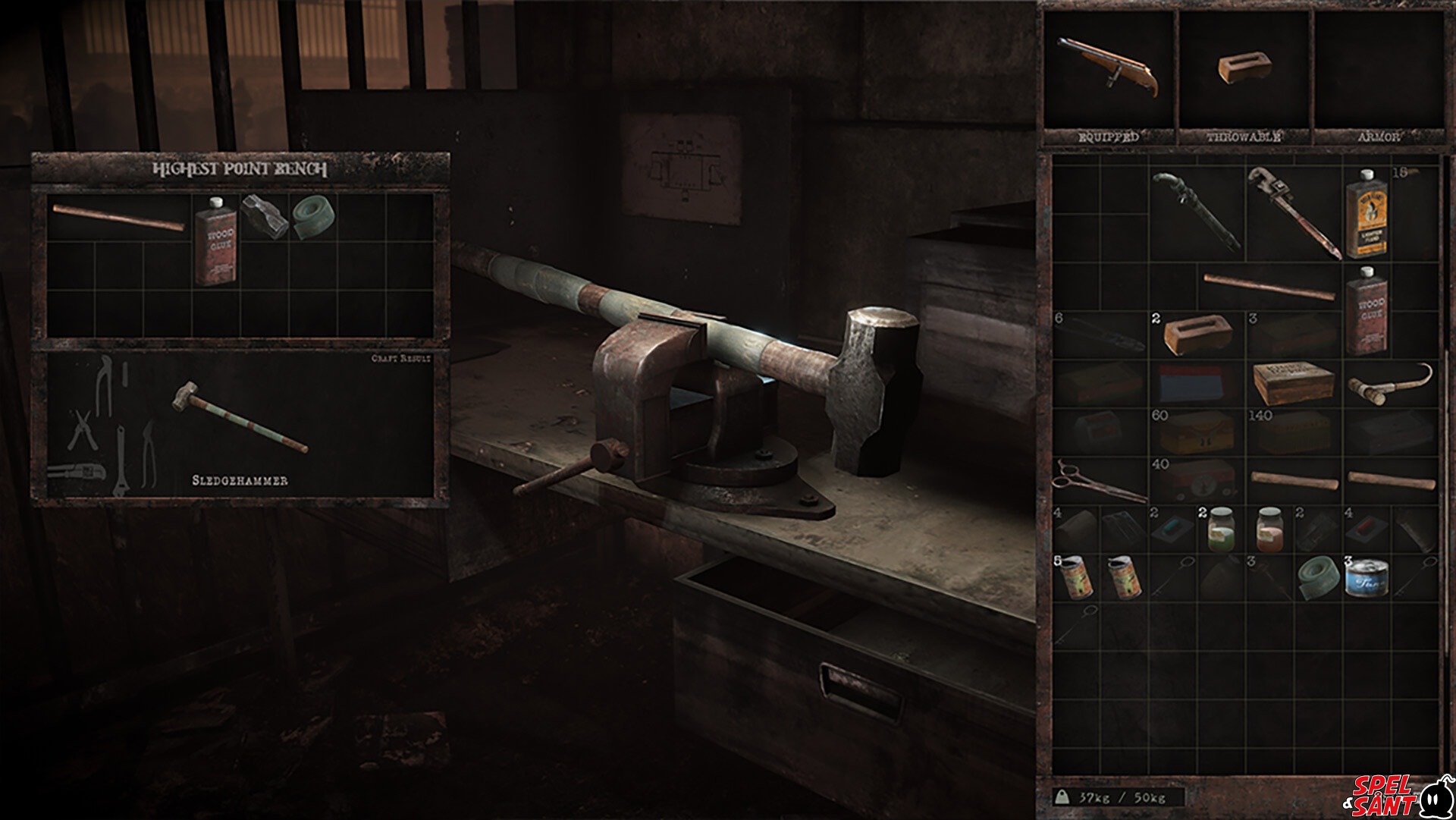Click the wooden box in inventory
This screenshot has width=1456, height=820.
1294,383
